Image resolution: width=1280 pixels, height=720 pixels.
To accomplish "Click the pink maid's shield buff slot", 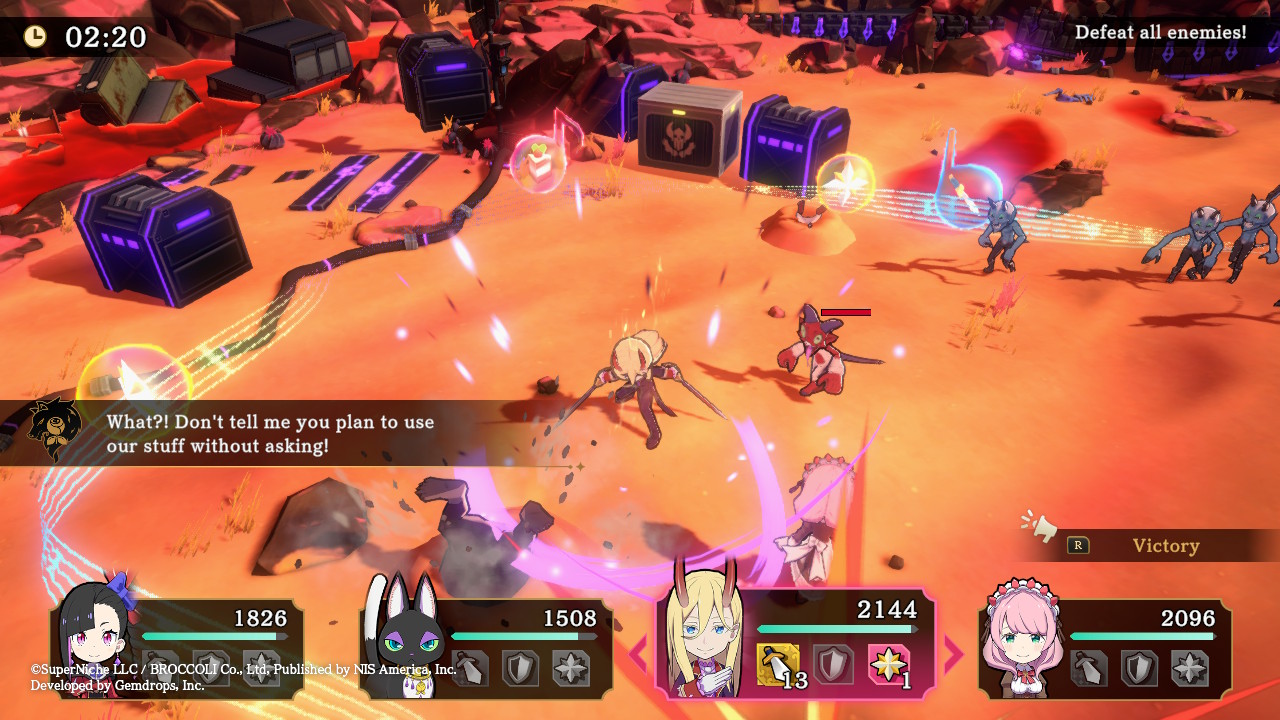I will [x=1140, y=668].
